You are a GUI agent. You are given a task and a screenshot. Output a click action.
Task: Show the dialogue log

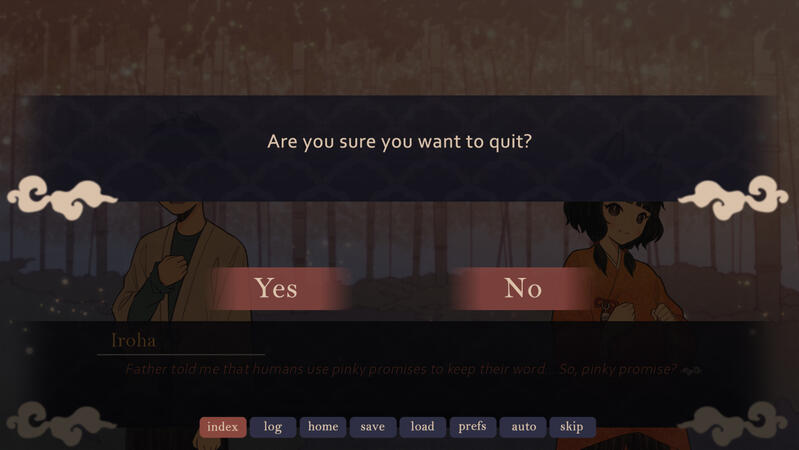273,427
